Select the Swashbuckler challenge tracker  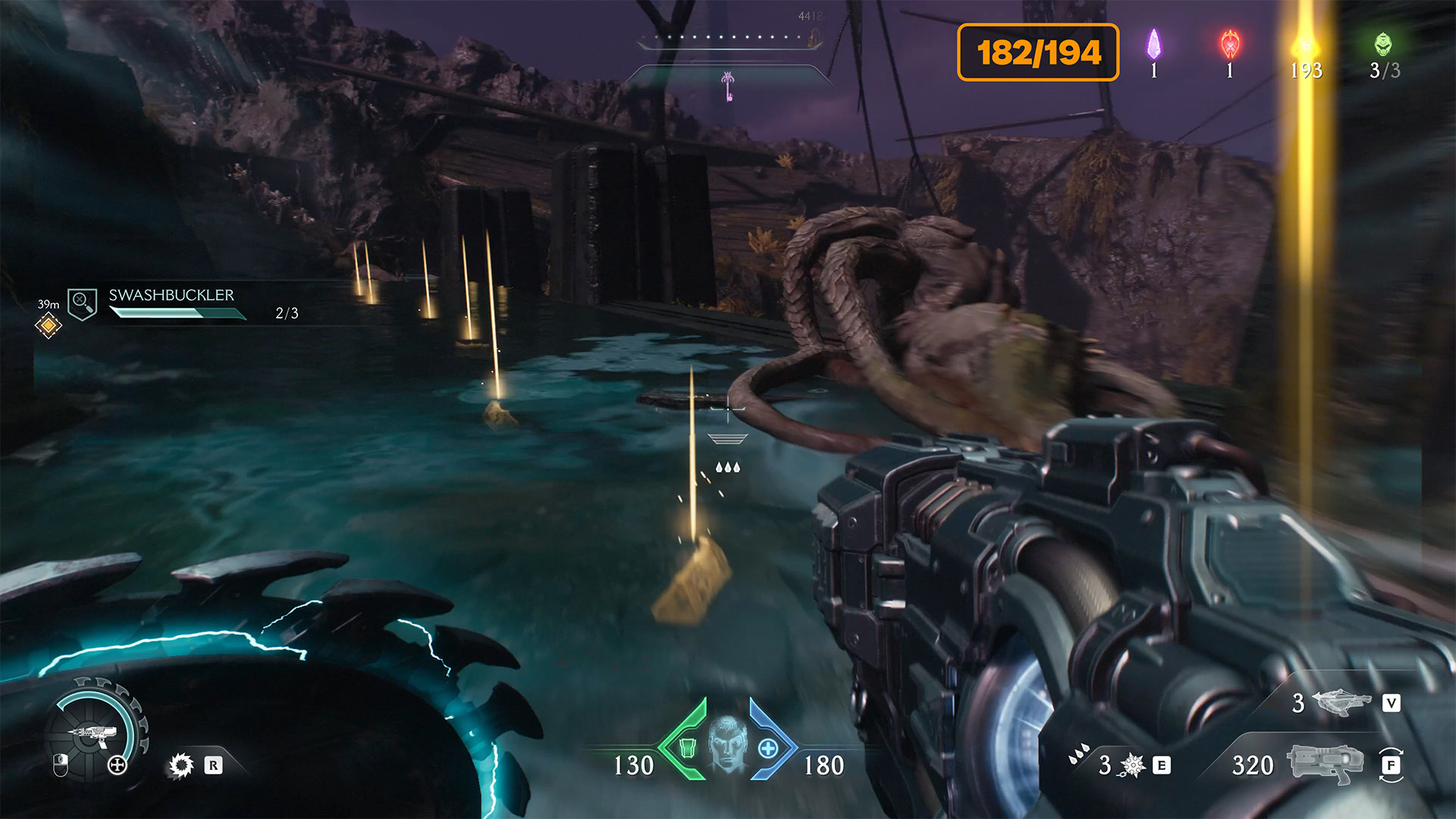click(x=171, y=304)
